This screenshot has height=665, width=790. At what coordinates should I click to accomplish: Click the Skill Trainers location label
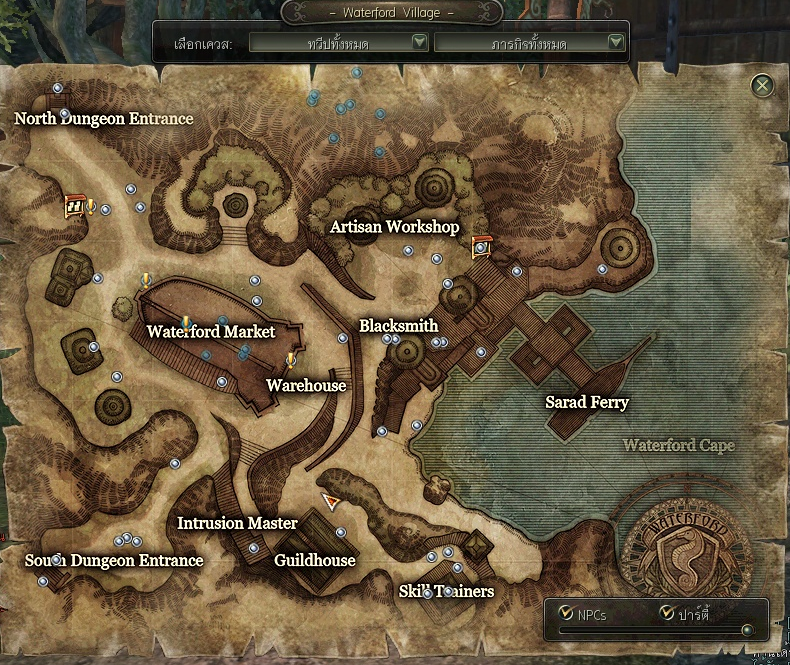tap(446, 591)
